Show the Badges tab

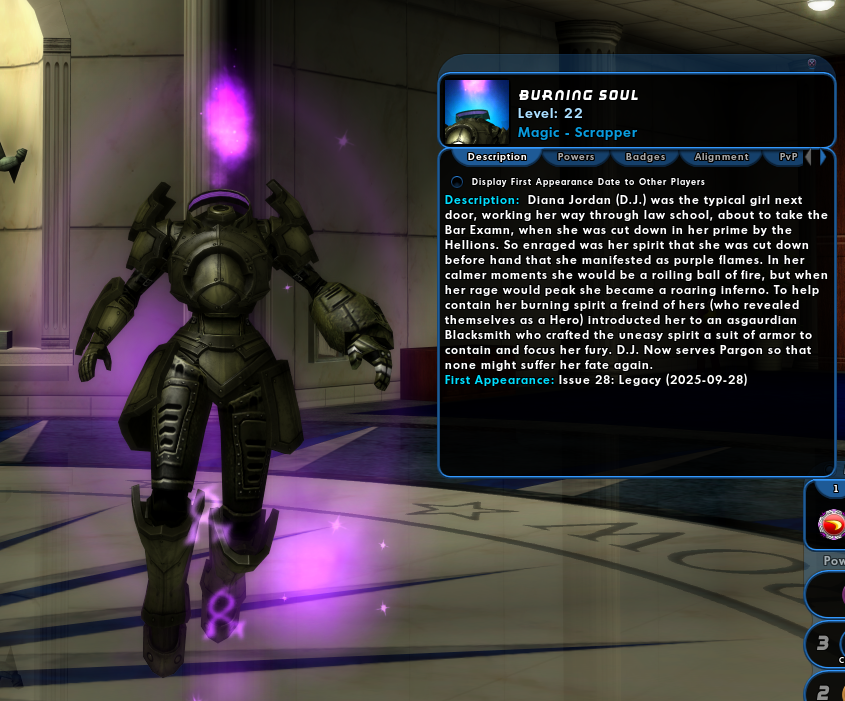pos(645,157)
